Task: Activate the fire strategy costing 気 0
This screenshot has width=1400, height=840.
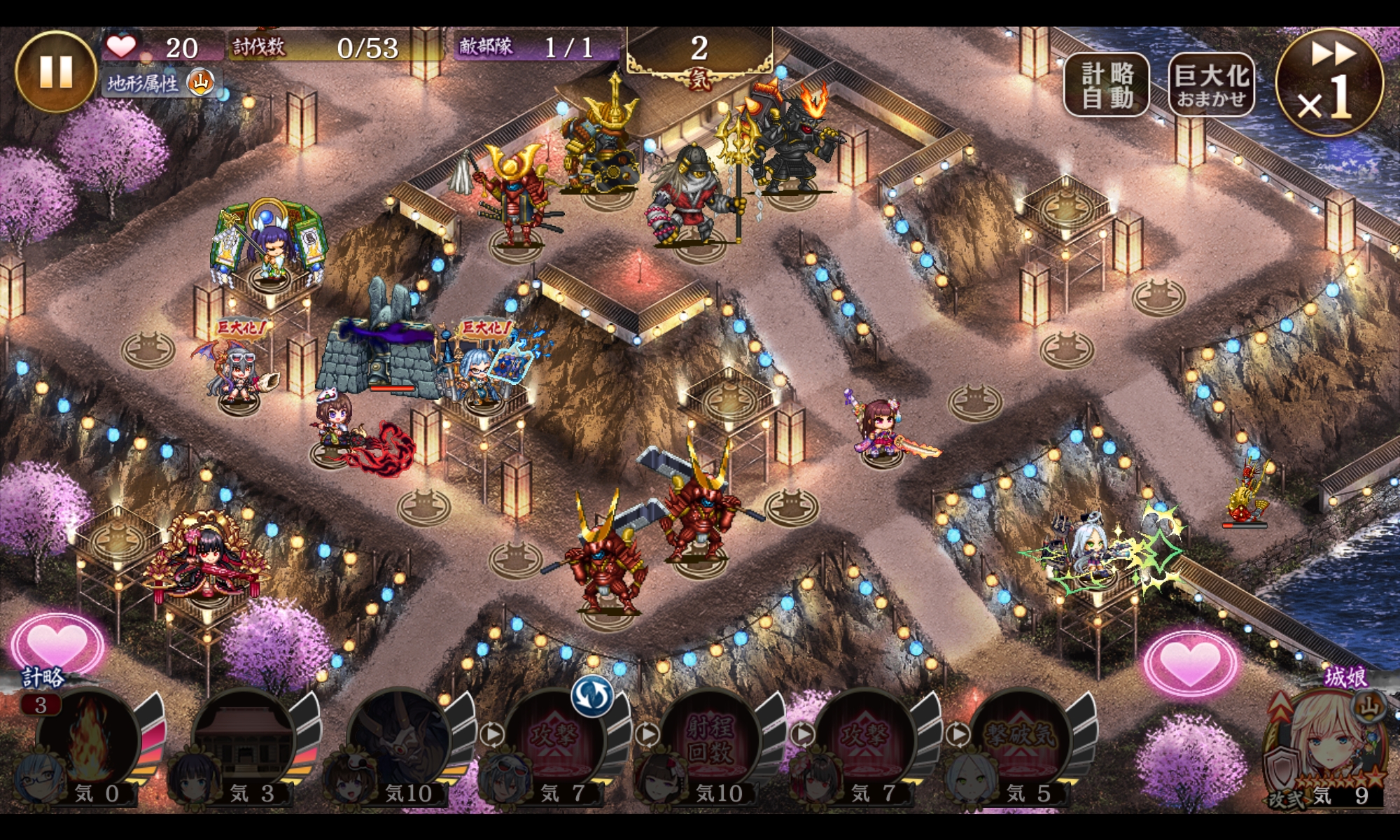Action: click(x=88, y=742)
